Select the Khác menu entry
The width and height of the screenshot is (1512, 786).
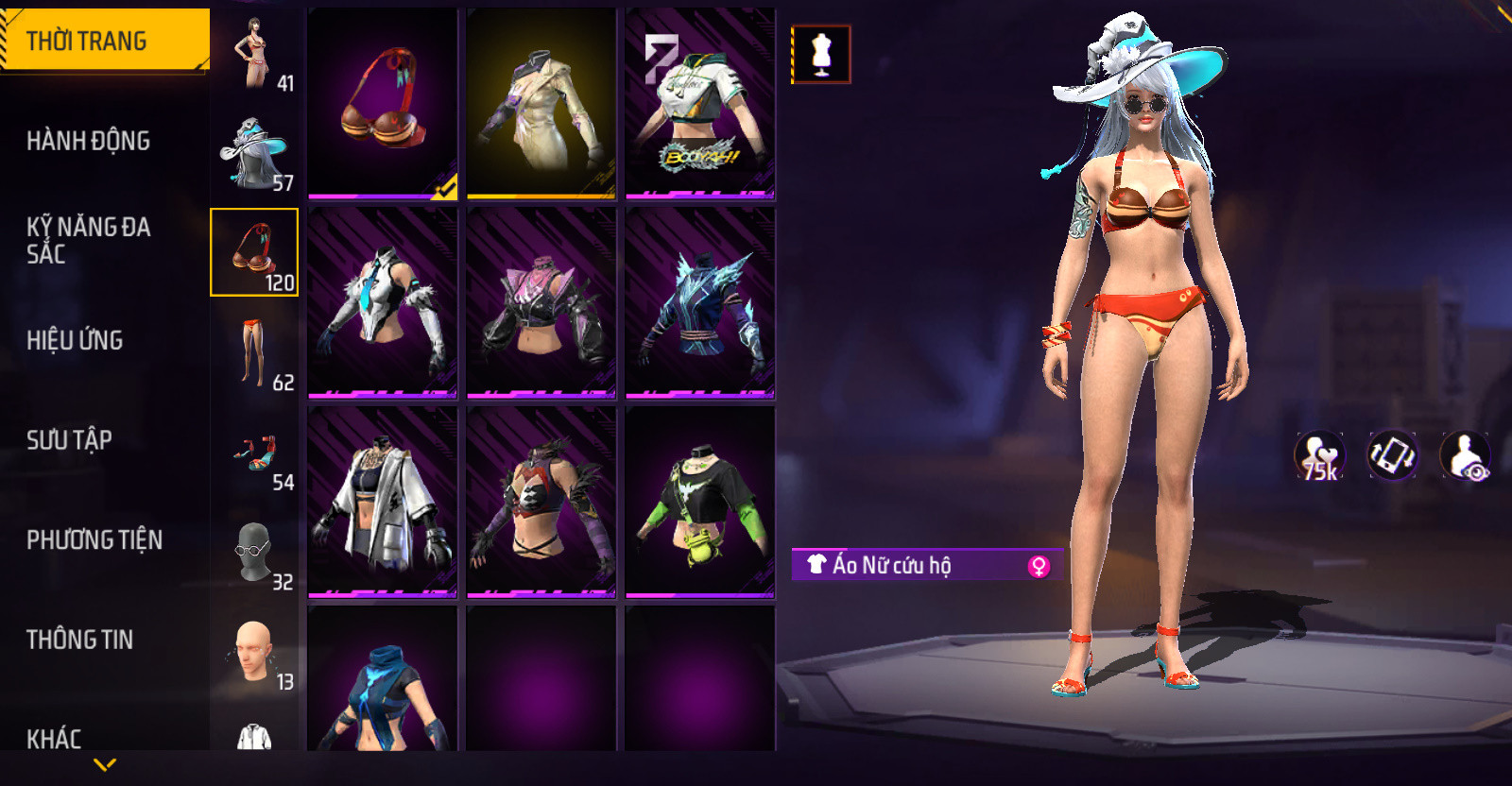point(54,738)
